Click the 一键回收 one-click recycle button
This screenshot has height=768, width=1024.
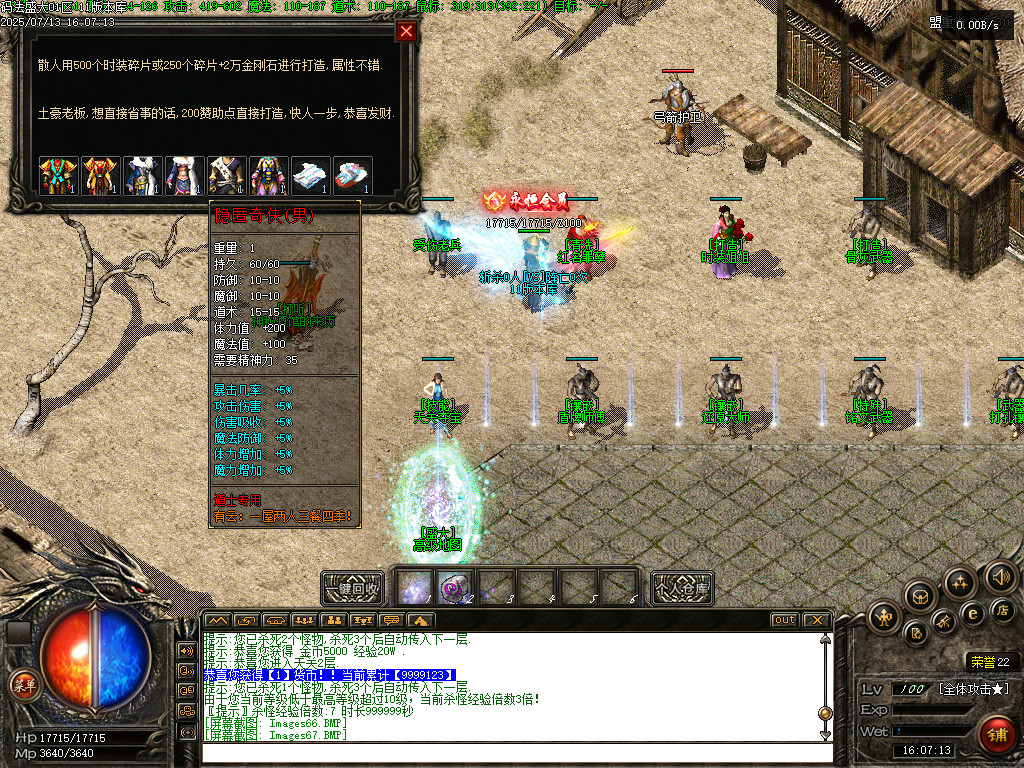tap(353, 587)
